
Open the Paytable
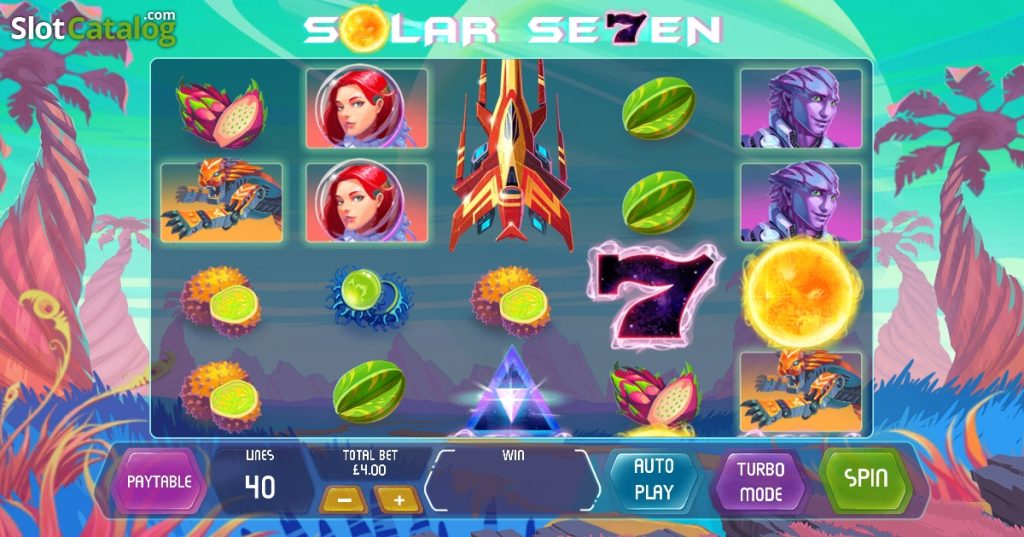pos(158,481)
